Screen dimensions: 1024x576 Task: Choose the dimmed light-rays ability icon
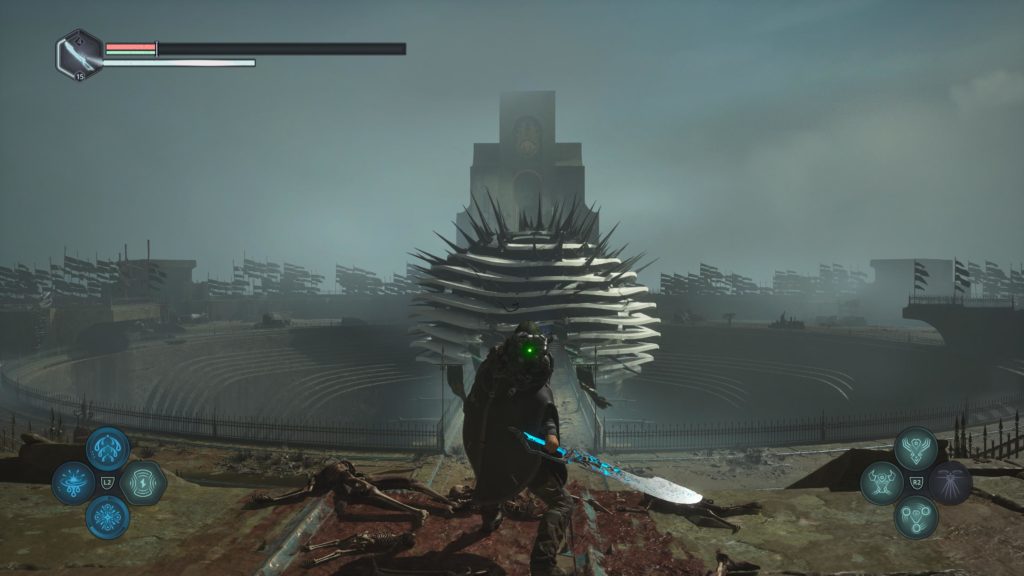click(x=950, y=483)
